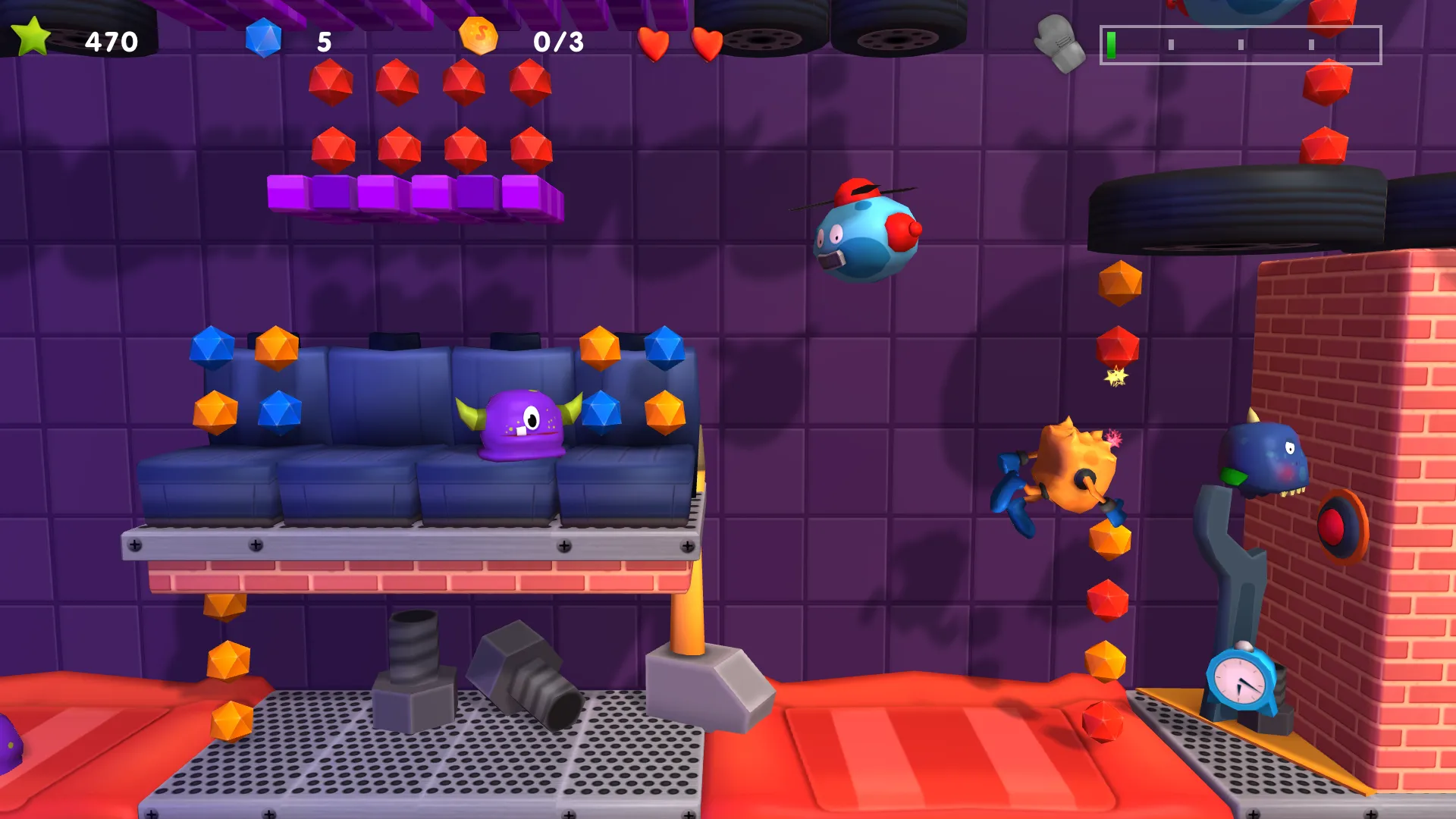
Task: Click the level progress bar
Action: tap(1239, 45)
